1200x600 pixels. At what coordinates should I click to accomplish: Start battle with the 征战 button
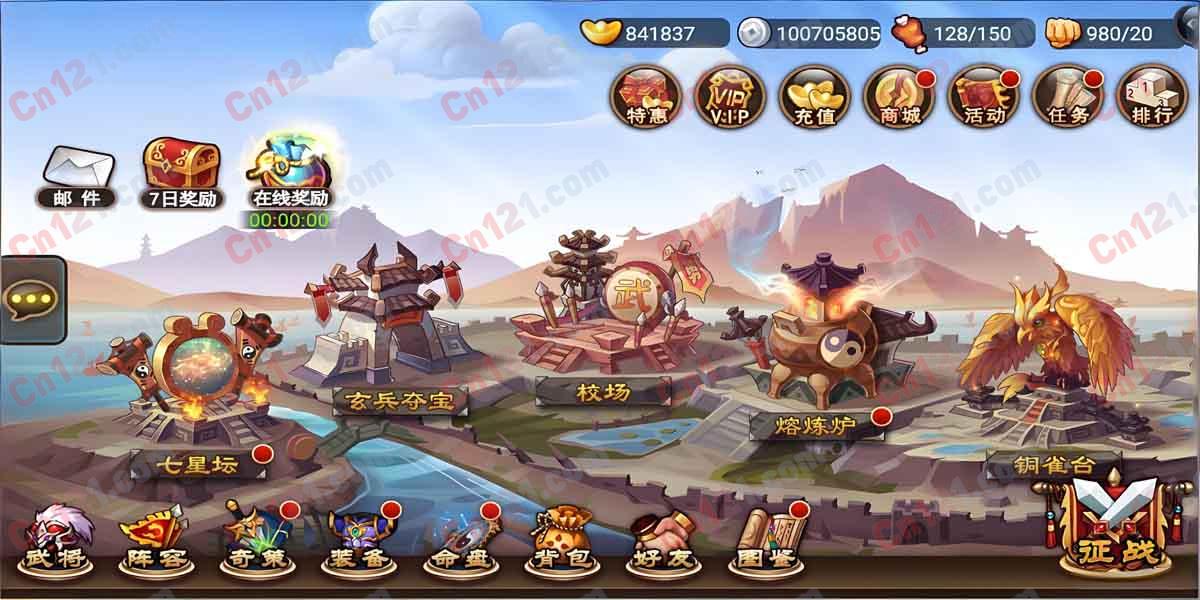[1114, 529]
